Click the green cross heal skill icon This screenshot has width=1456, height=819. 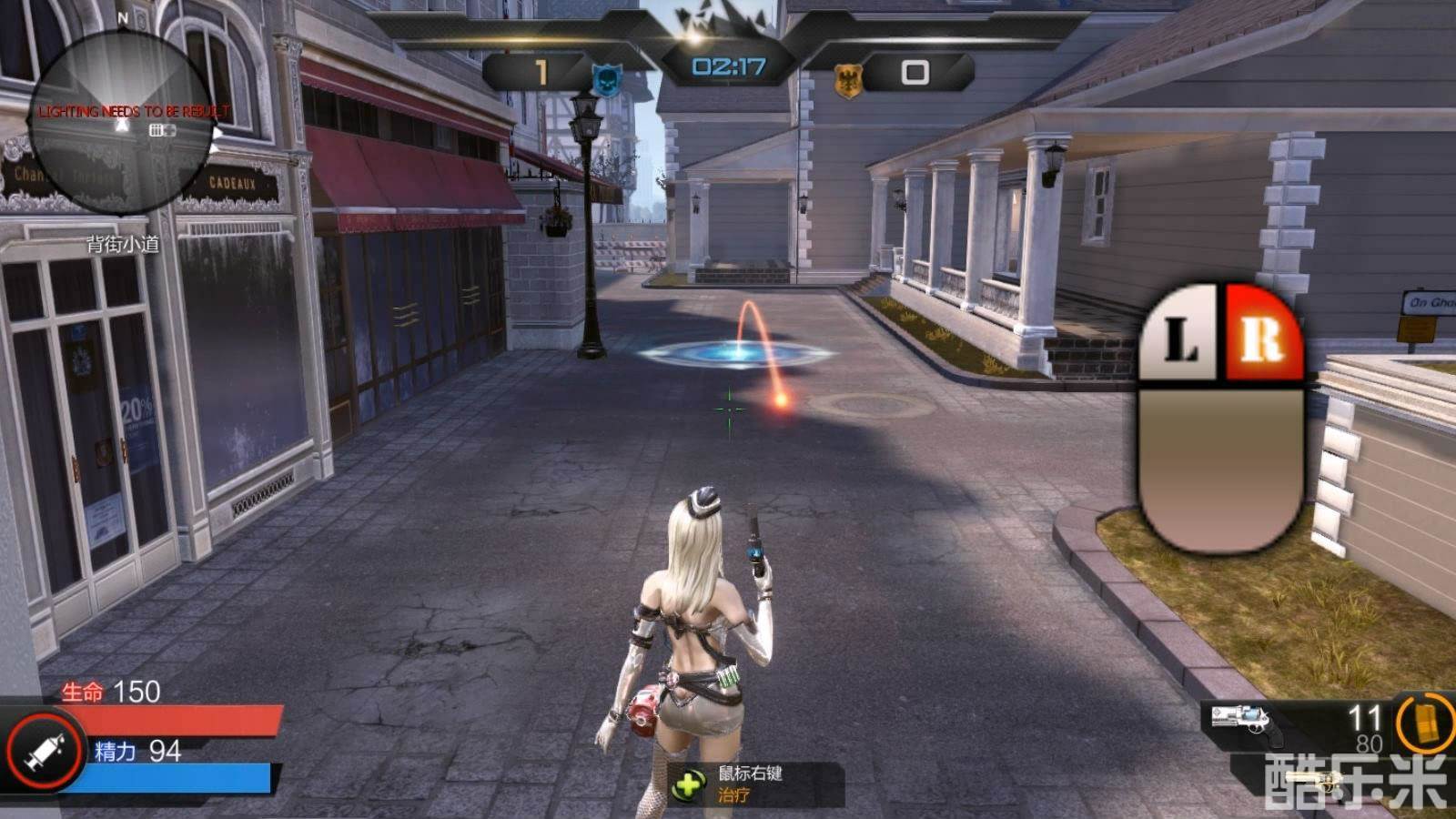tap(690, 784)
